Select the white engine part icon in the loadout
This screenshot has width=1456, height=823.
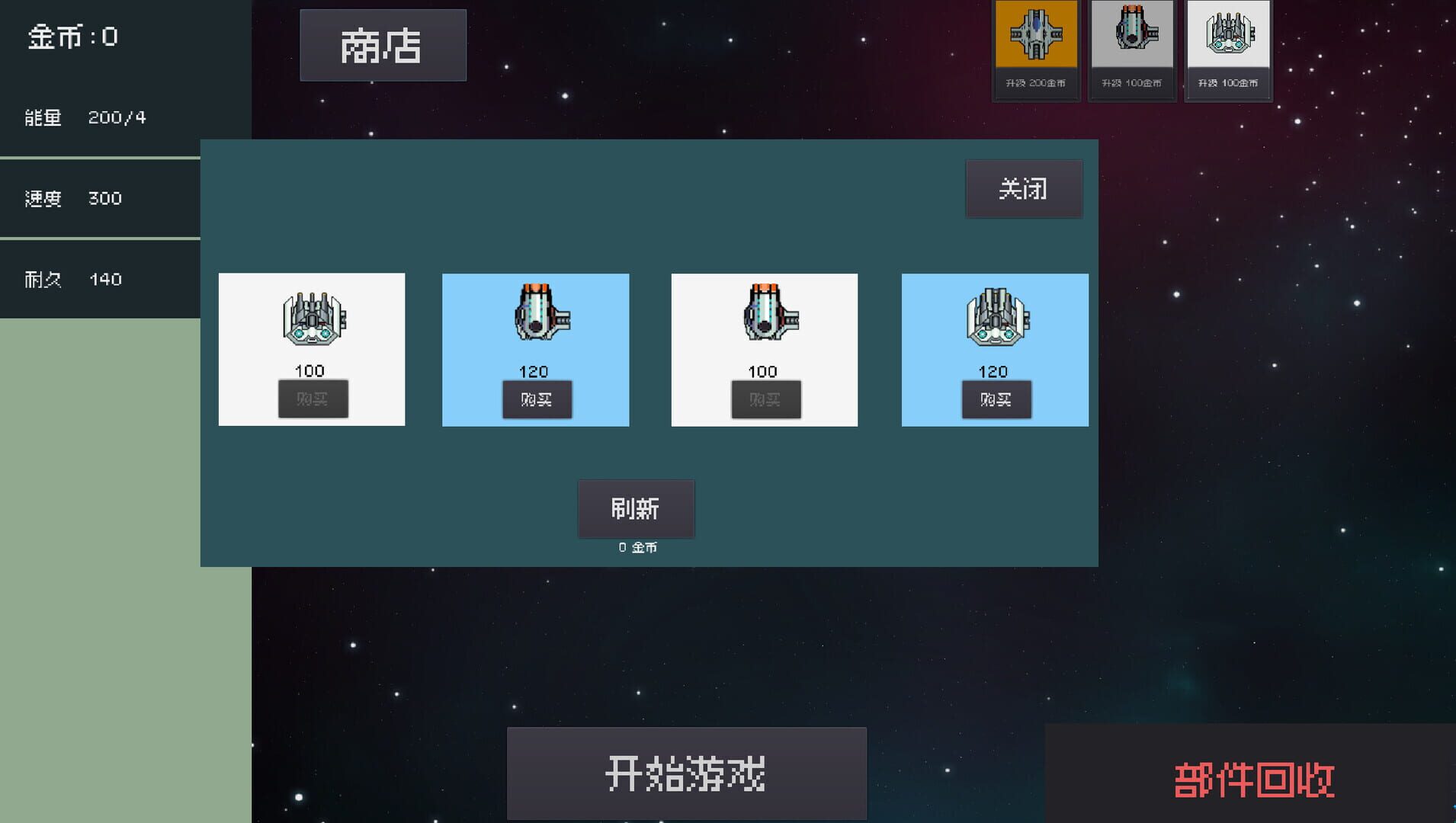pos(1228,34)
